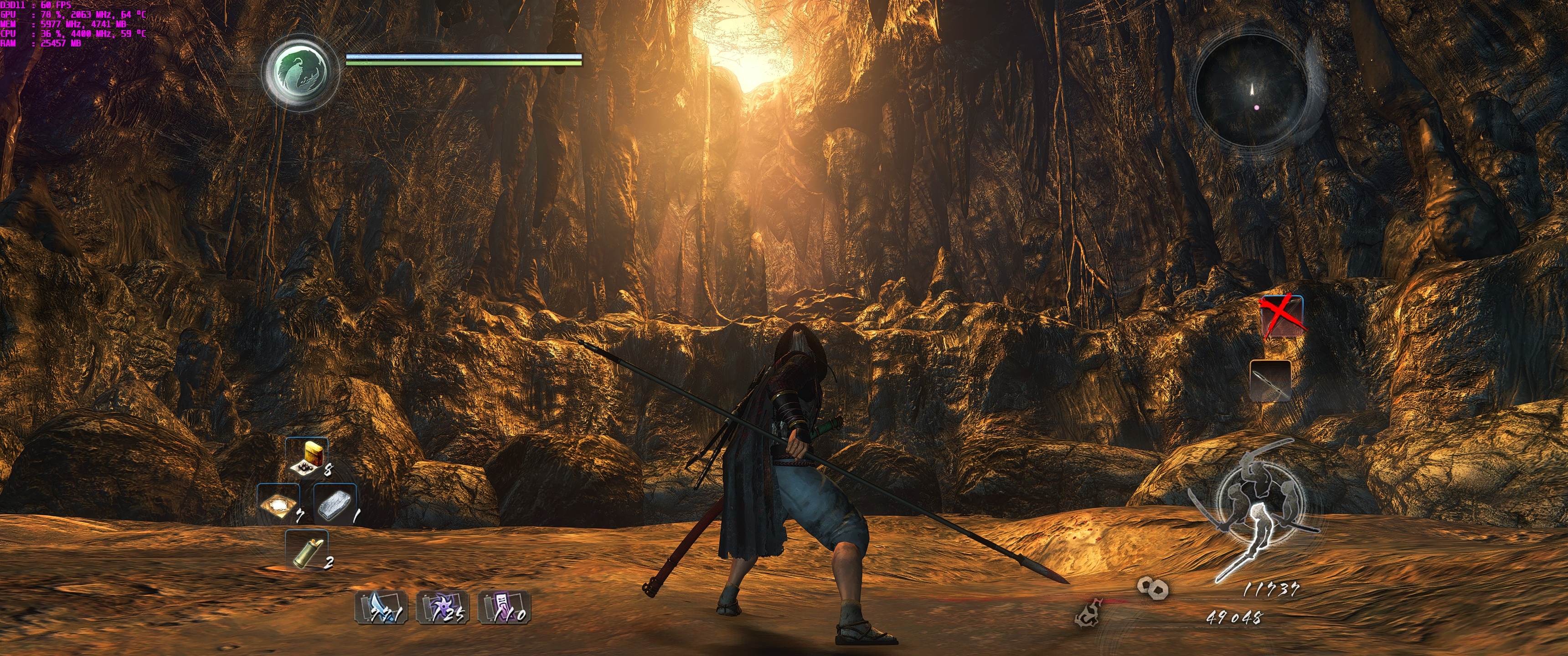Choose the grey whetstone item slot

pyautogui.click(x=335, y=504)
